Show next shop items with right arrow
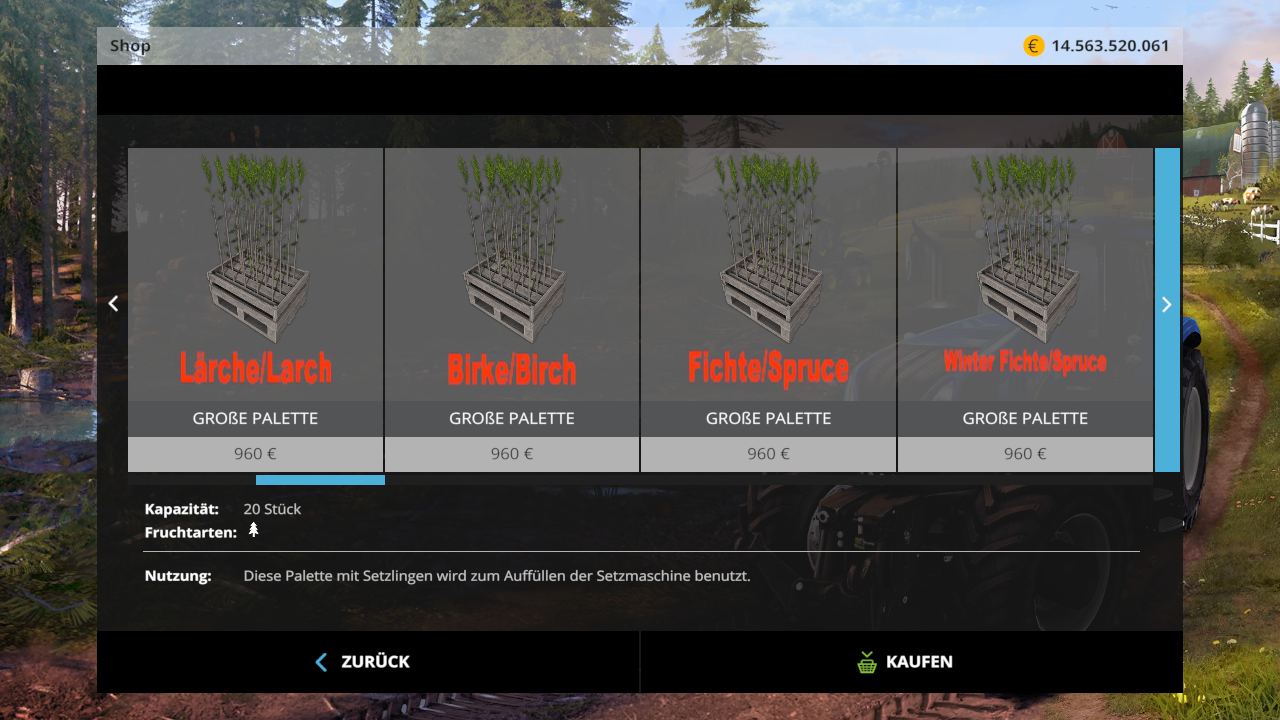Image resolution: width=1280 pixels, height=720 pixels. point(1166,304)
